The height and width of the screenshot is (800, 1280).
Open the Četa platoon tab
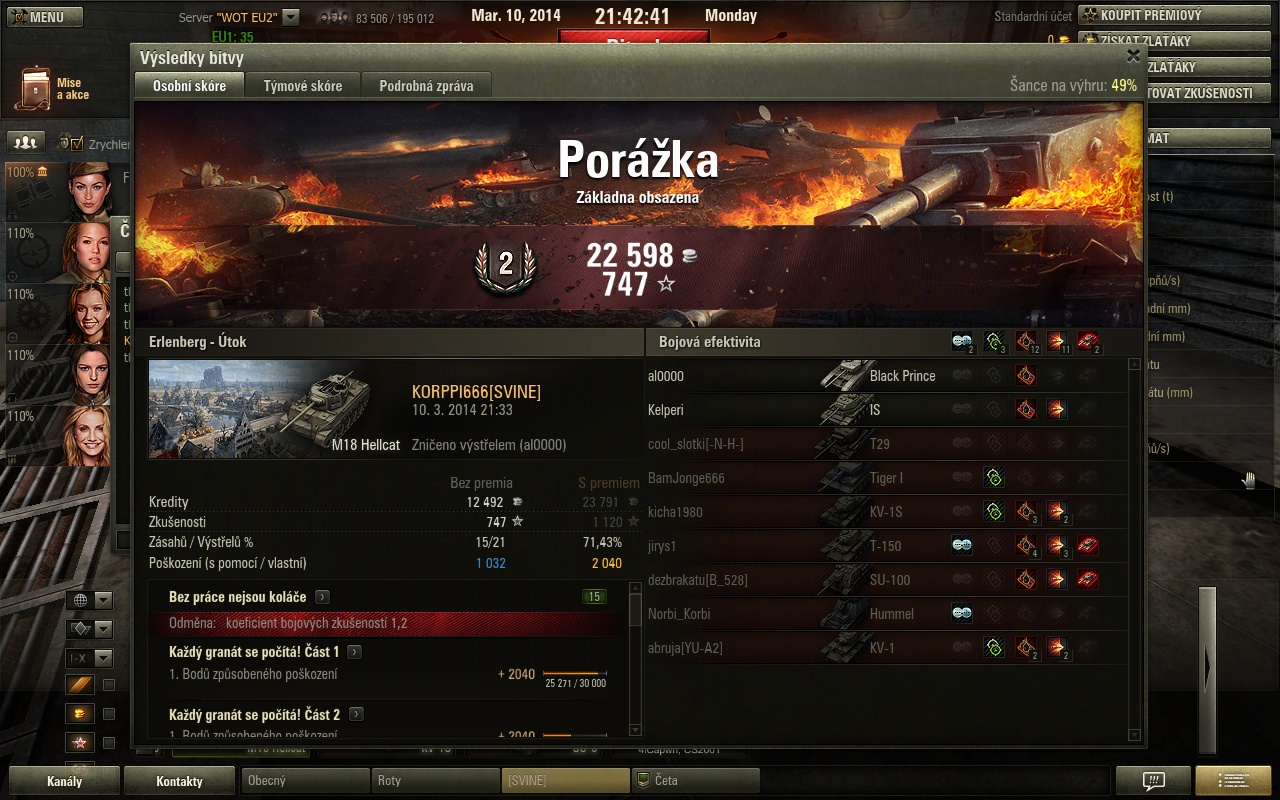694,781
